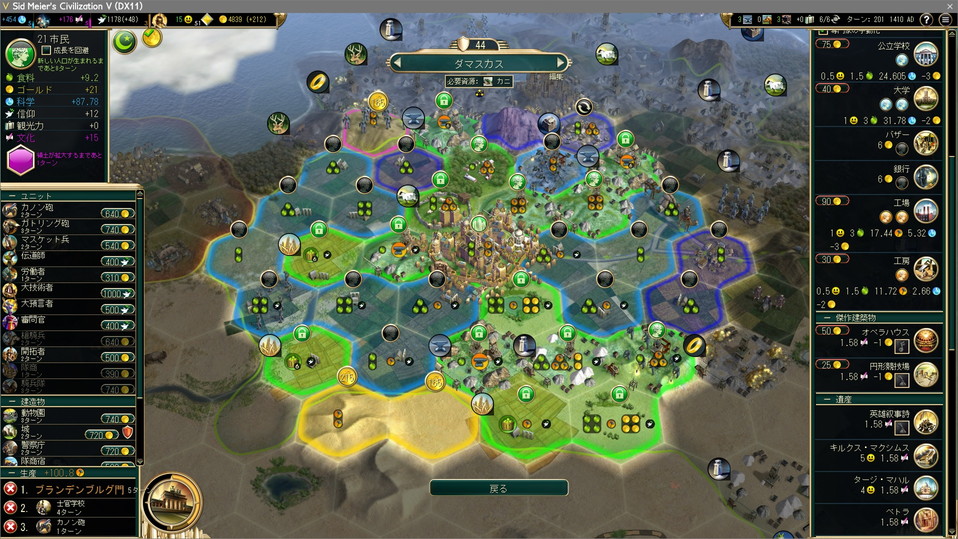The height and width of the screenshot is (539, 958).
Task: Select the タージ・マハル (Taj Mahal) wonder entry
Action: click(925, 485)
